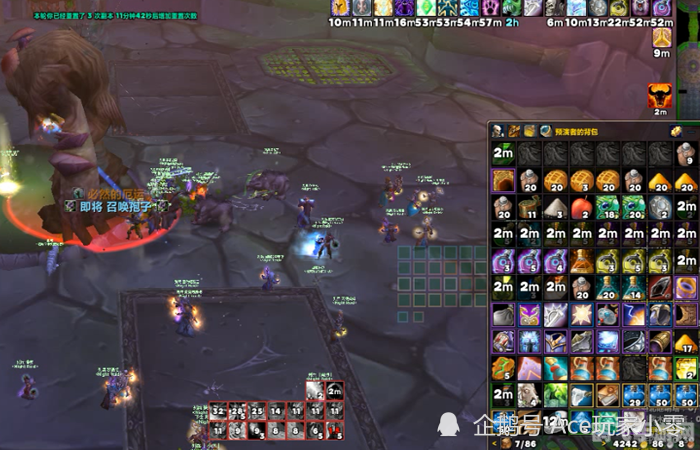Image resolution: width=700 pixels, height=450 pixels.
Task: Pick the purple-bordered brown bag item
Action: (502, 180)
